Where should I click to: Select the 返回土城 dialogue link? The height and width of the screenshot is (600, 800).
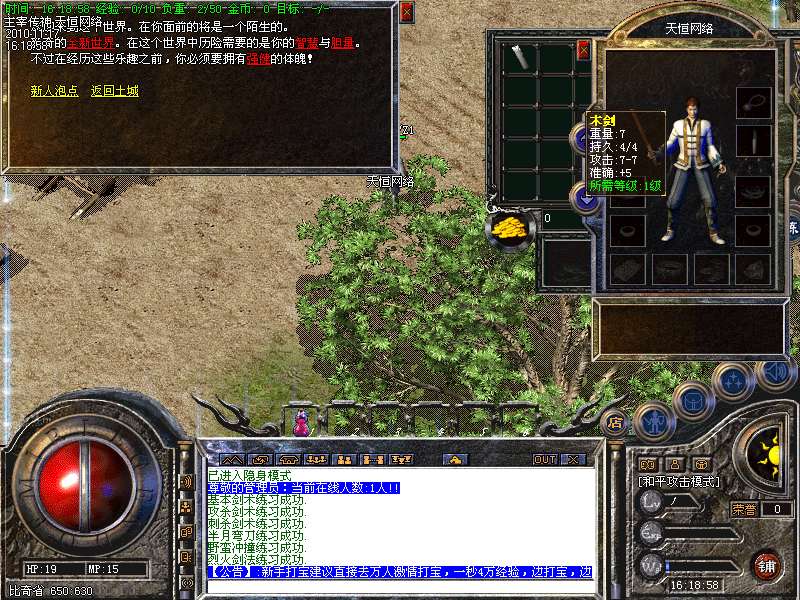click(x=115, y=91)
